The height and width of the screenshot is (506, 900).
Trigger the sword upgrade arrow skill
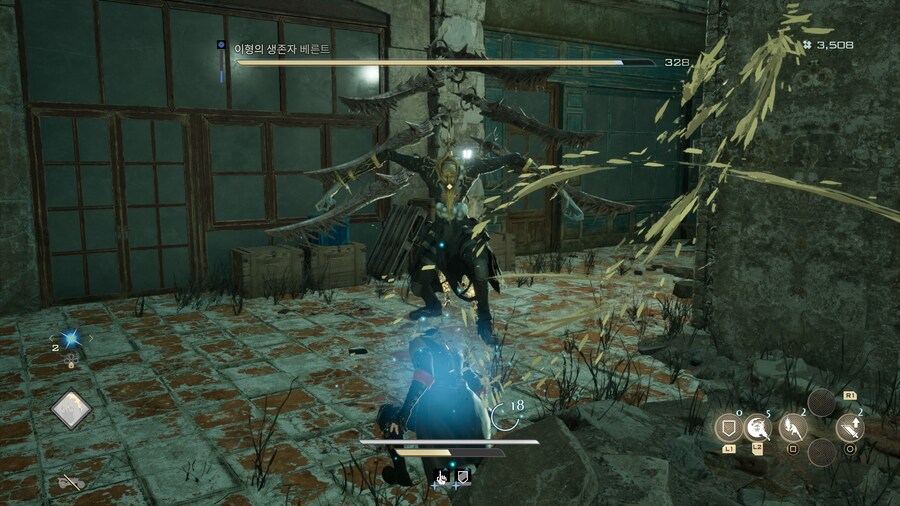click(x=850, y=428)
